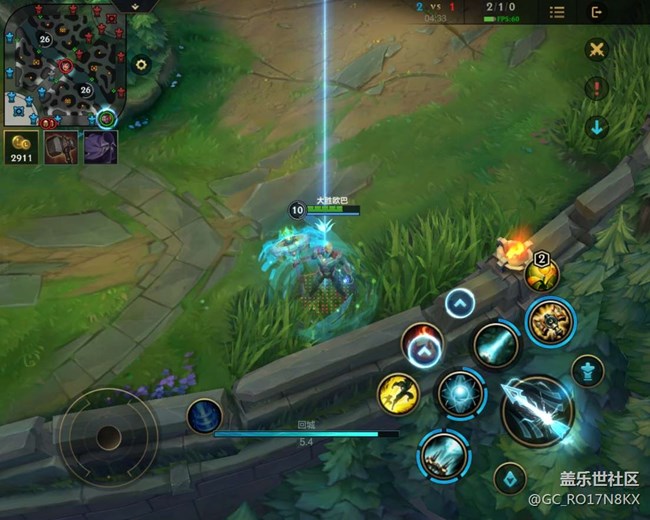
Task: Buy the suggested hammer item
Action: 61,147
